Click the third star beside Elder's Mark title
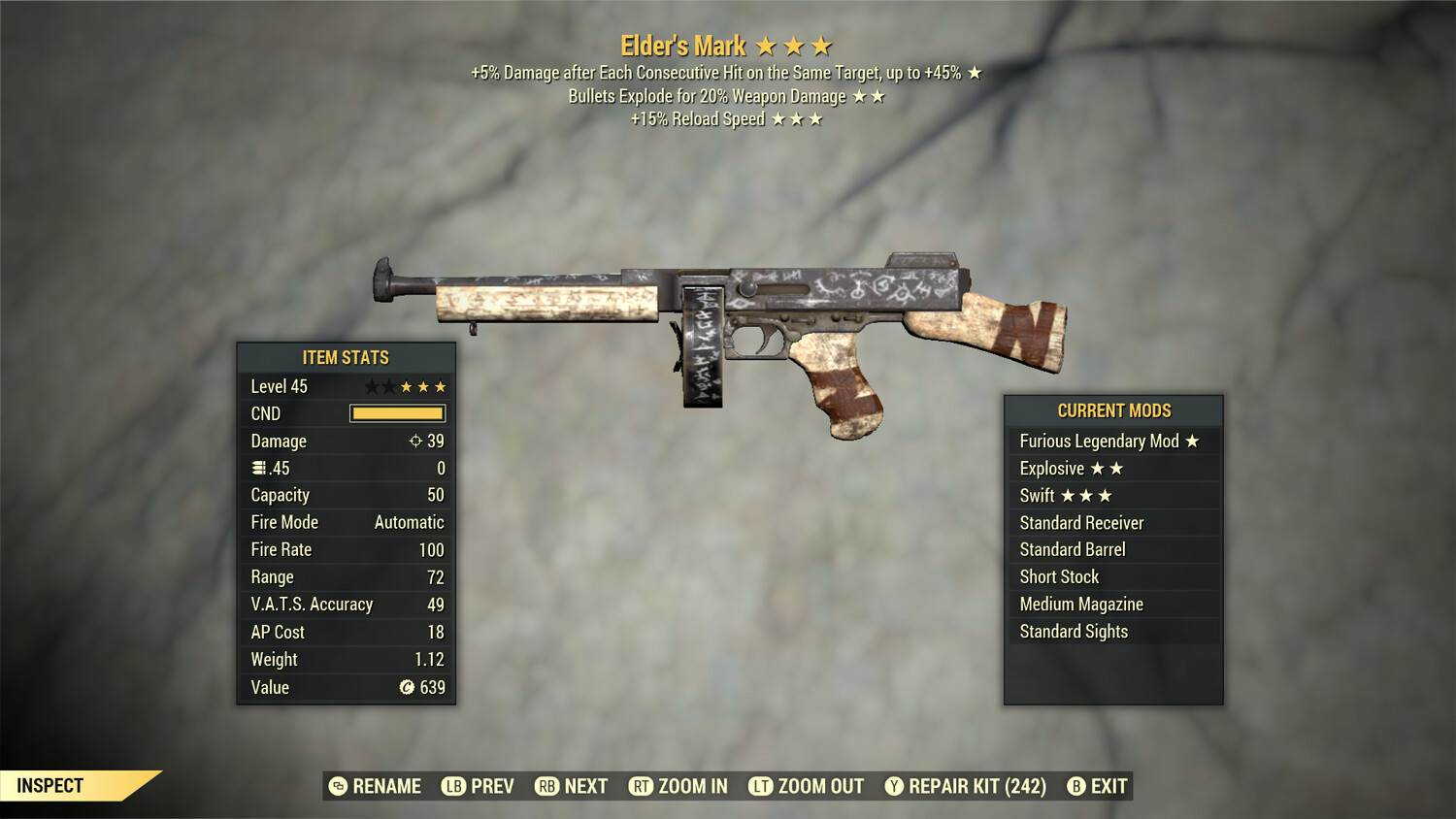Viewport: 1456px width, 819px height. 822,46
